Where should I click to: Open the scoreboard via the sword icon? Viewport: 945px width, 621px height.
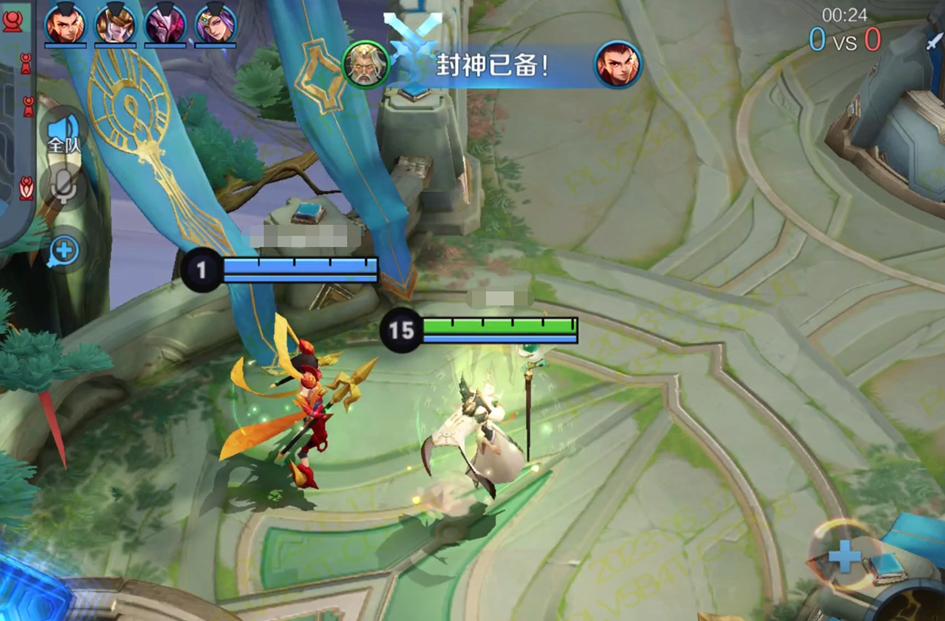coord(933,41)
